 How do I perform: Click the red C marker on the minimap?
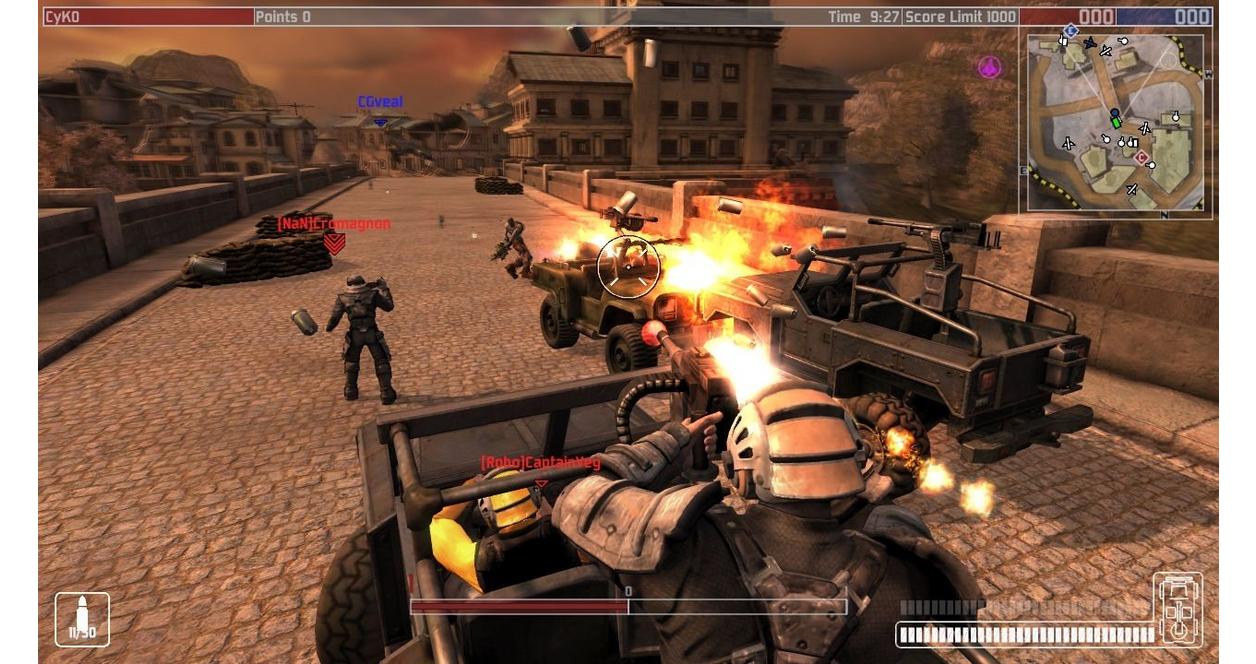click(1141, 157)
